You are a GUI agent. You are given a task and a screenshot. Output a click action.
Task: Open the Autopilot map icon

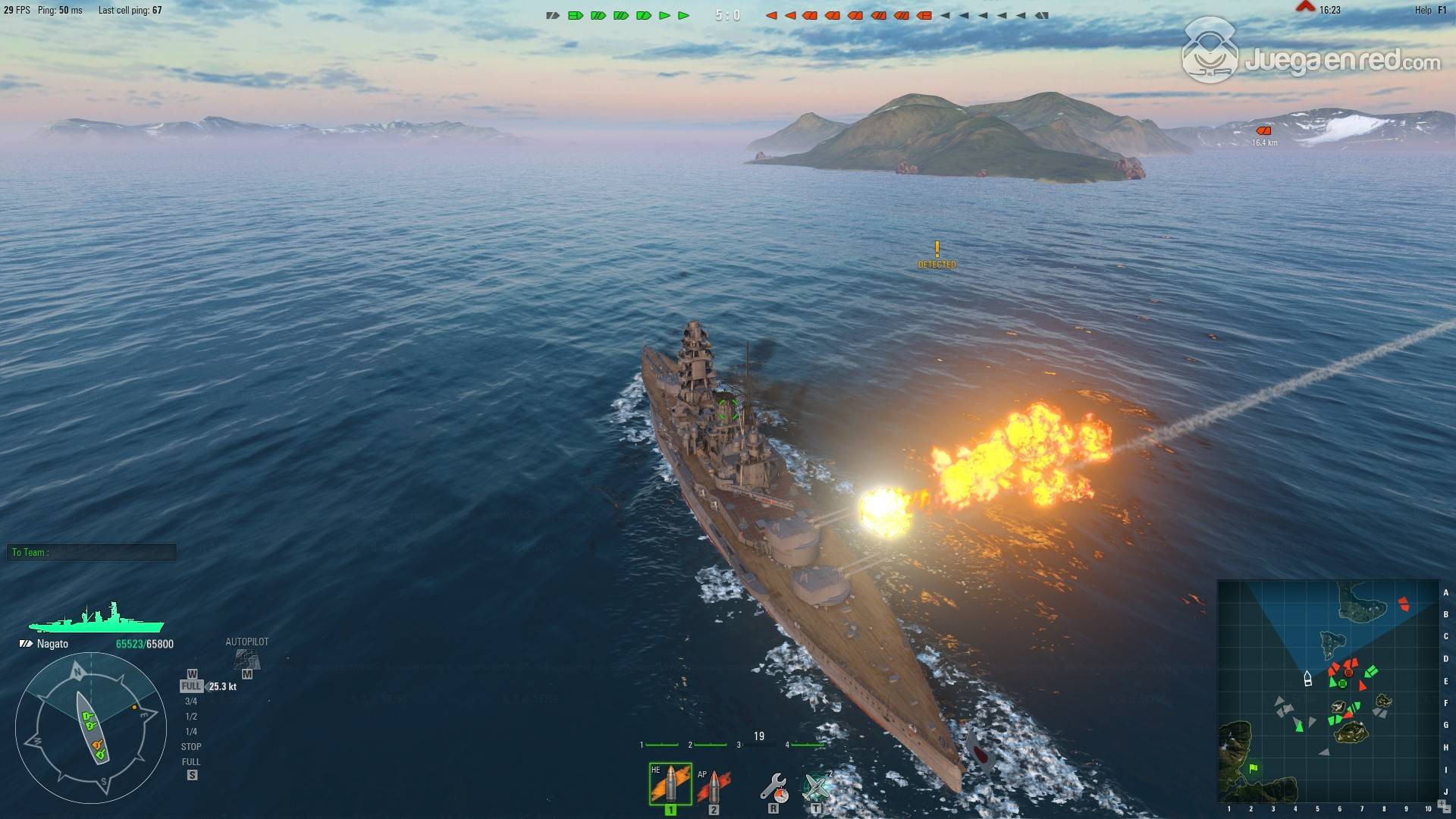point(247,659)
